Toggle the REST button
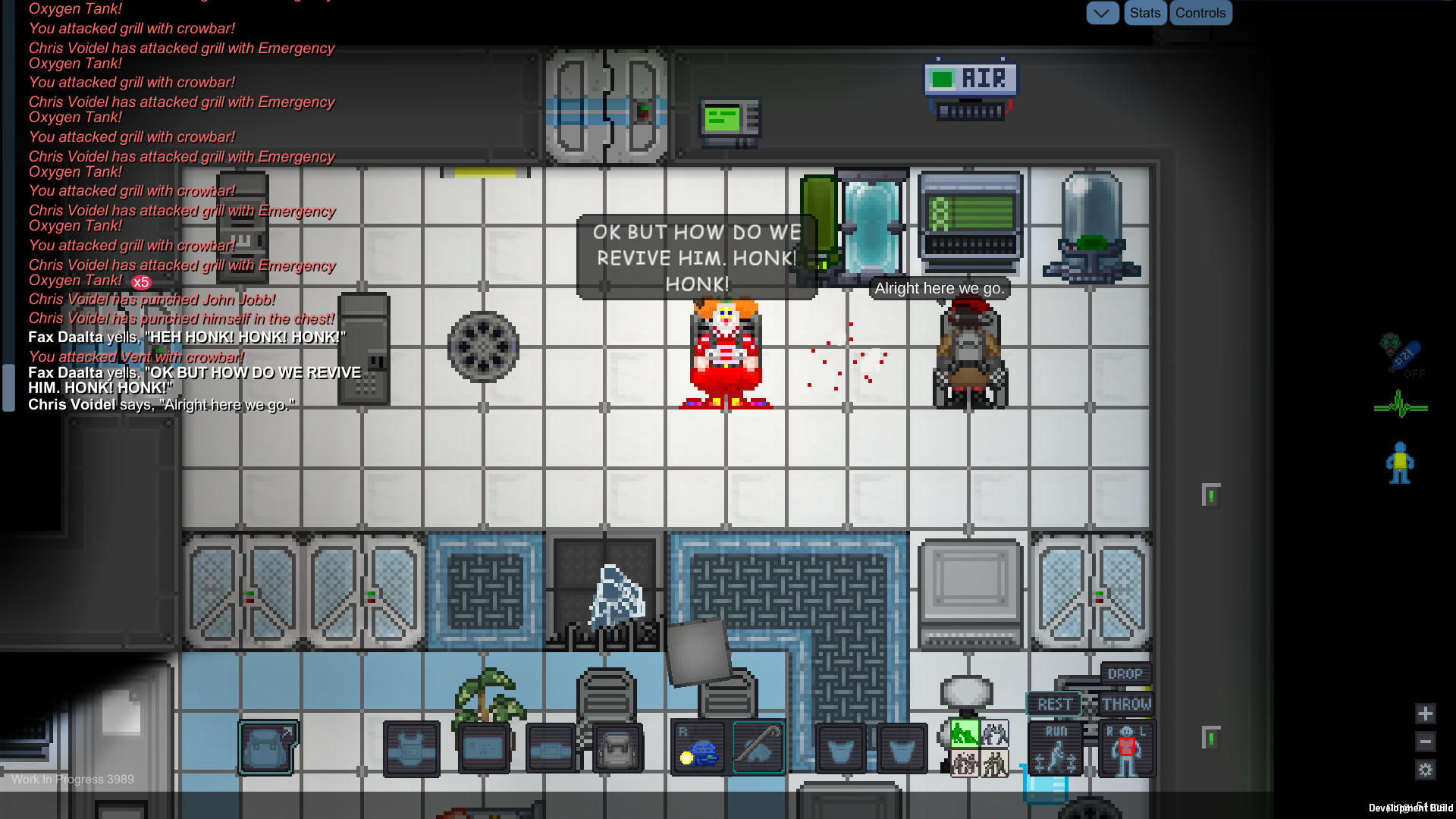This screenshot has height=819, width=1456. [1054, 704]
